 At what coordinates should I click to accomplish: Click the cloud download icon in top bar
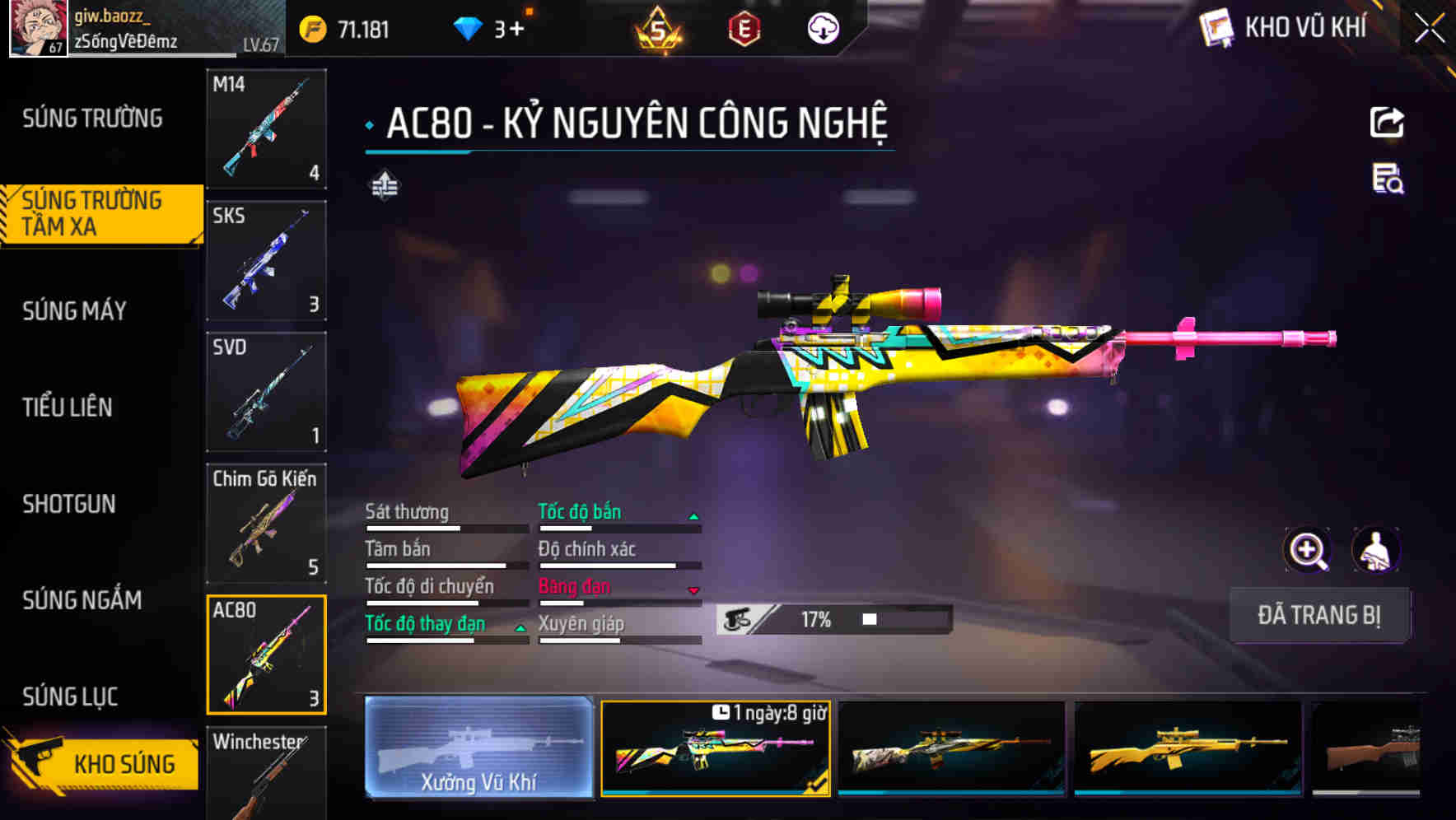pyautogui.click(x=821, y=27)
